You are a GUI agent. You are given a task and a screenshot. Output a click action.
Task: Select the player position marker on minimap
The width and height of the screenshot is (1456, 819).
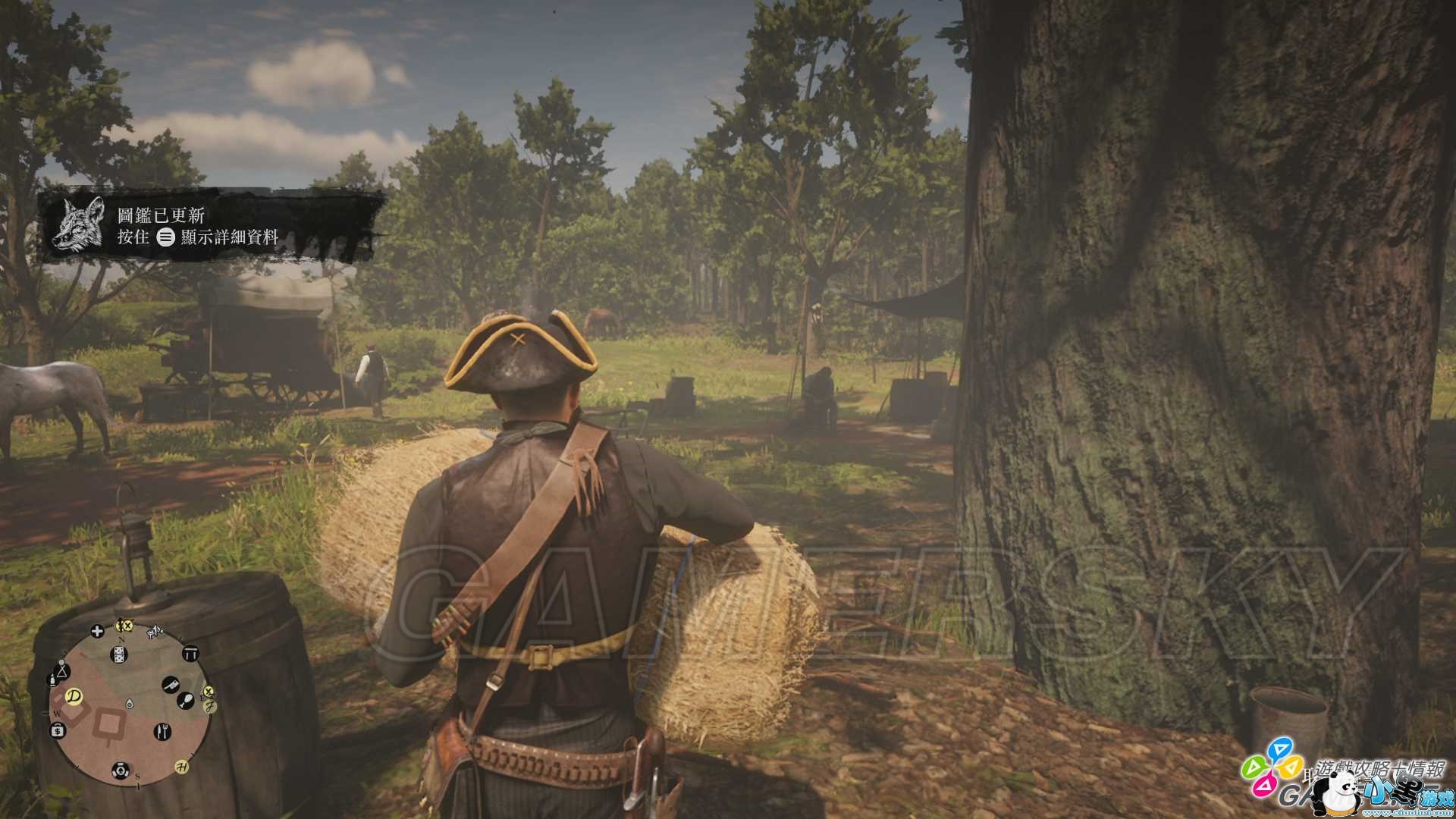[x=130, y=704]
